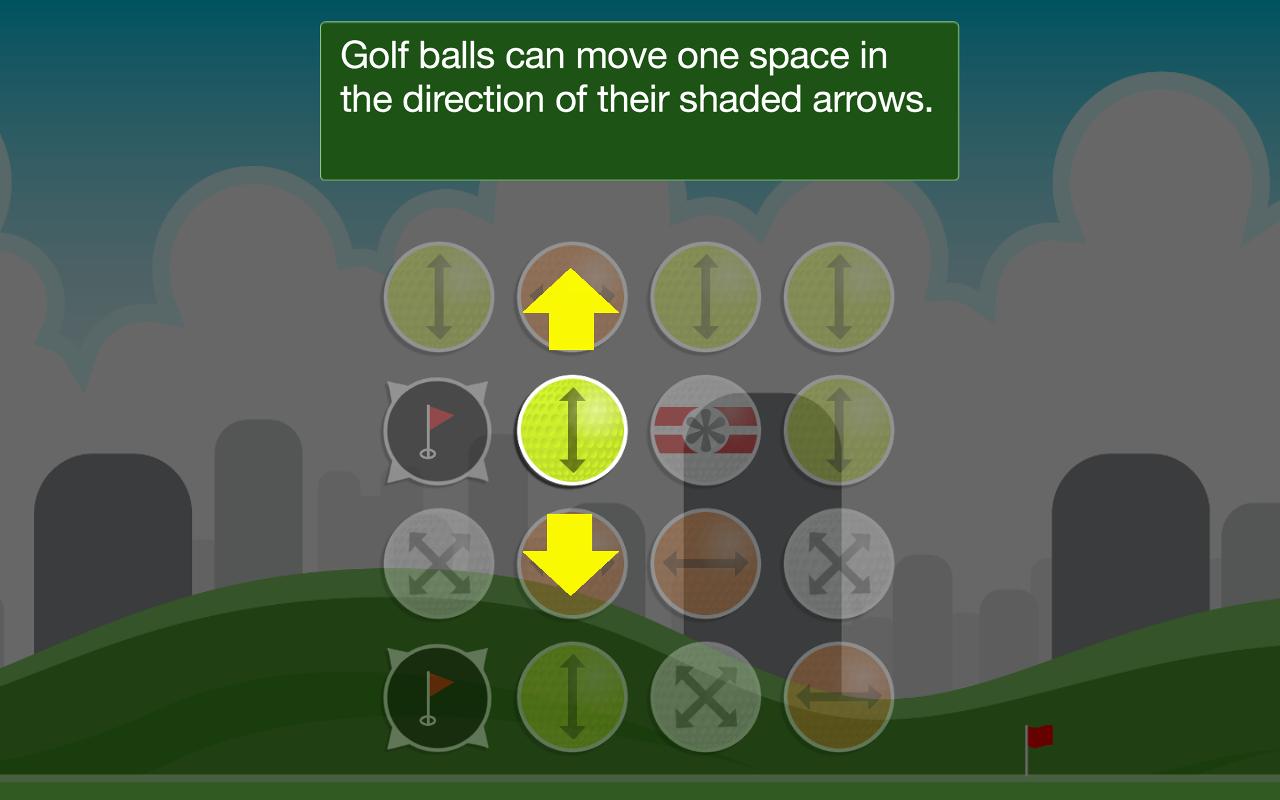This screenshot has width=1280, height=800.
Task: Select the hole tile with the red flag
Action: [438, 430]
